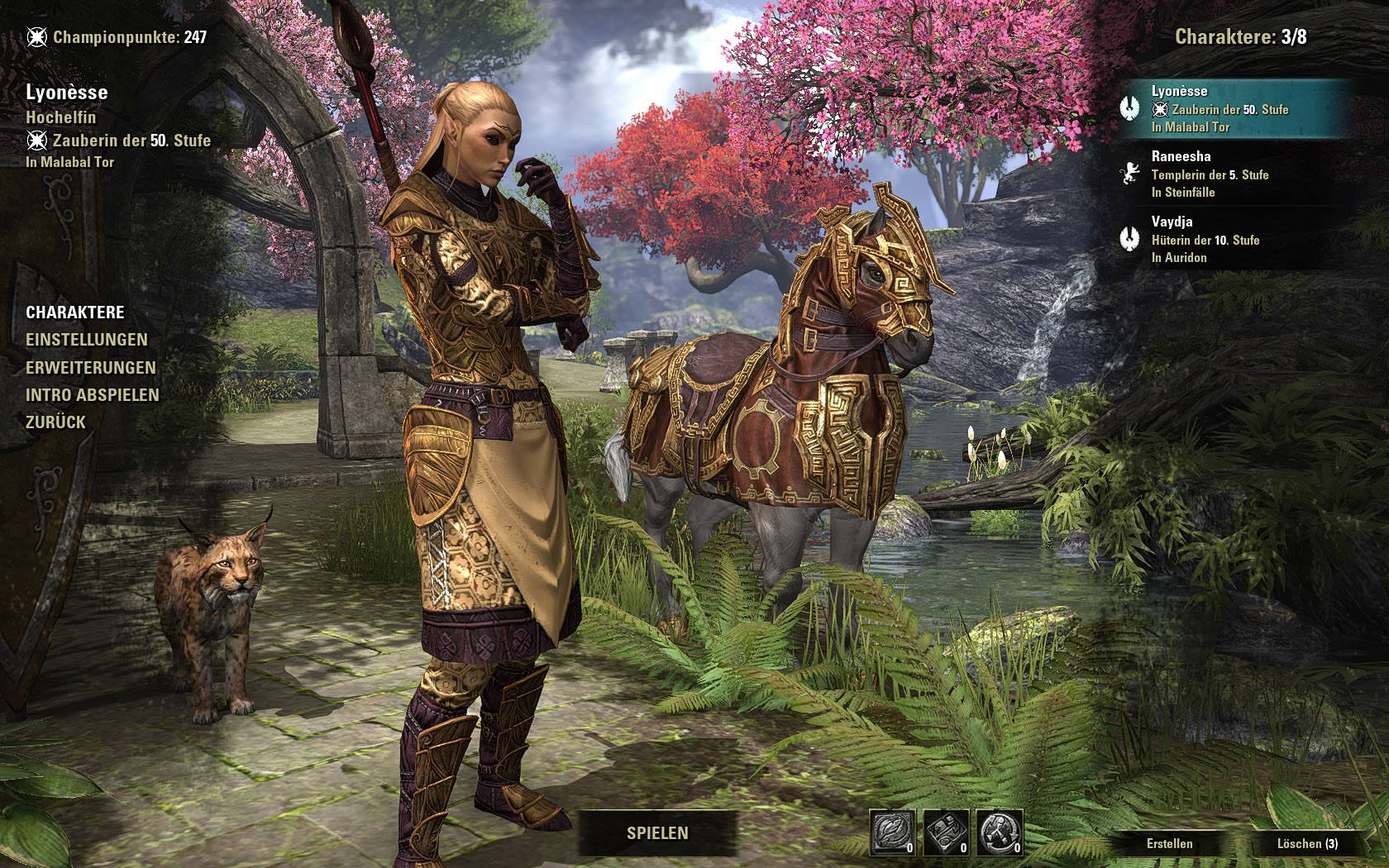The height and width of the screenshot is (868, 1389).
Task: Delete the character with the Löschen button
Action: tap(1306, 844)
